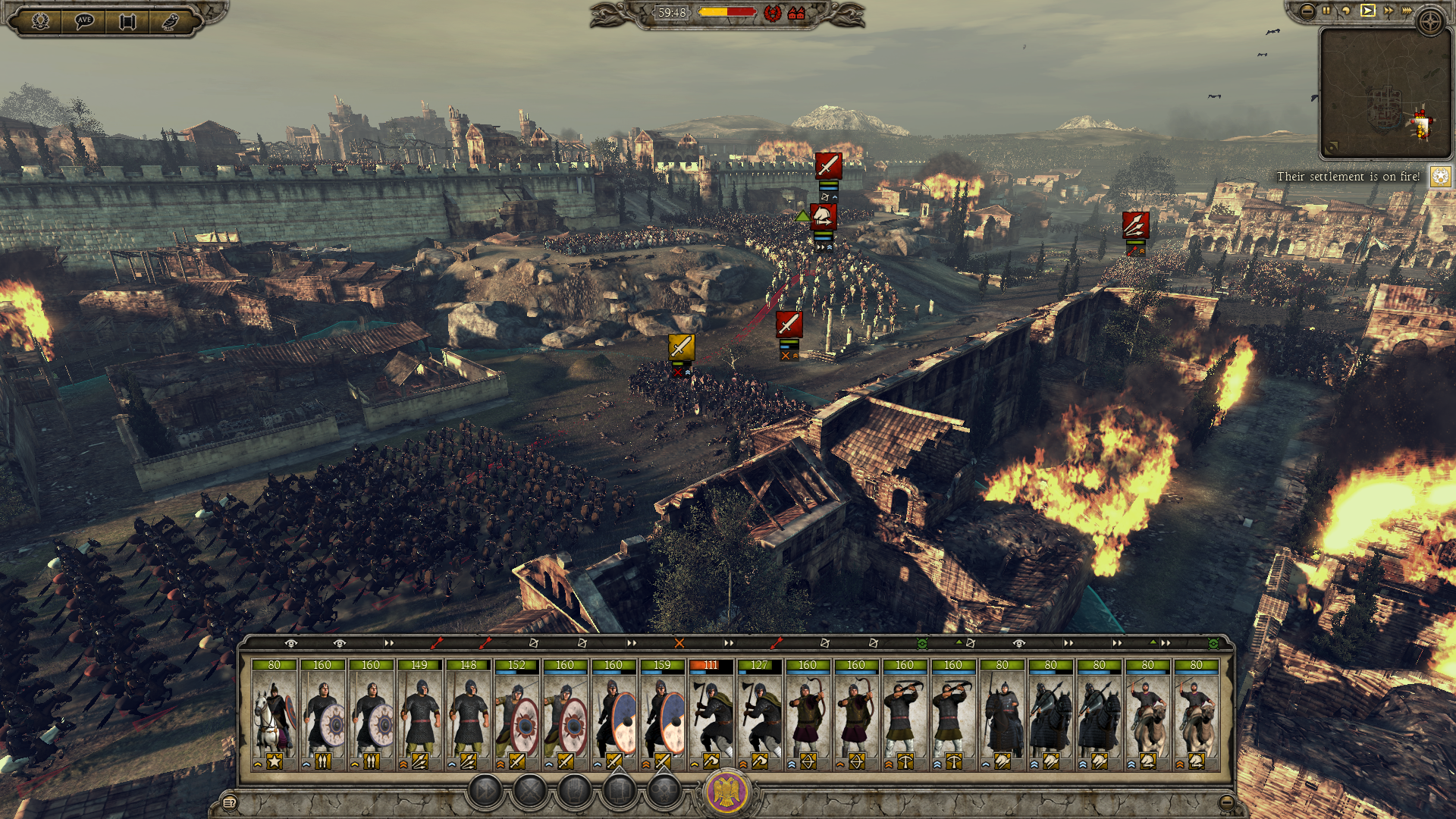
Task: Minimize the unit panel with minus button
Action: point(1226,802)
